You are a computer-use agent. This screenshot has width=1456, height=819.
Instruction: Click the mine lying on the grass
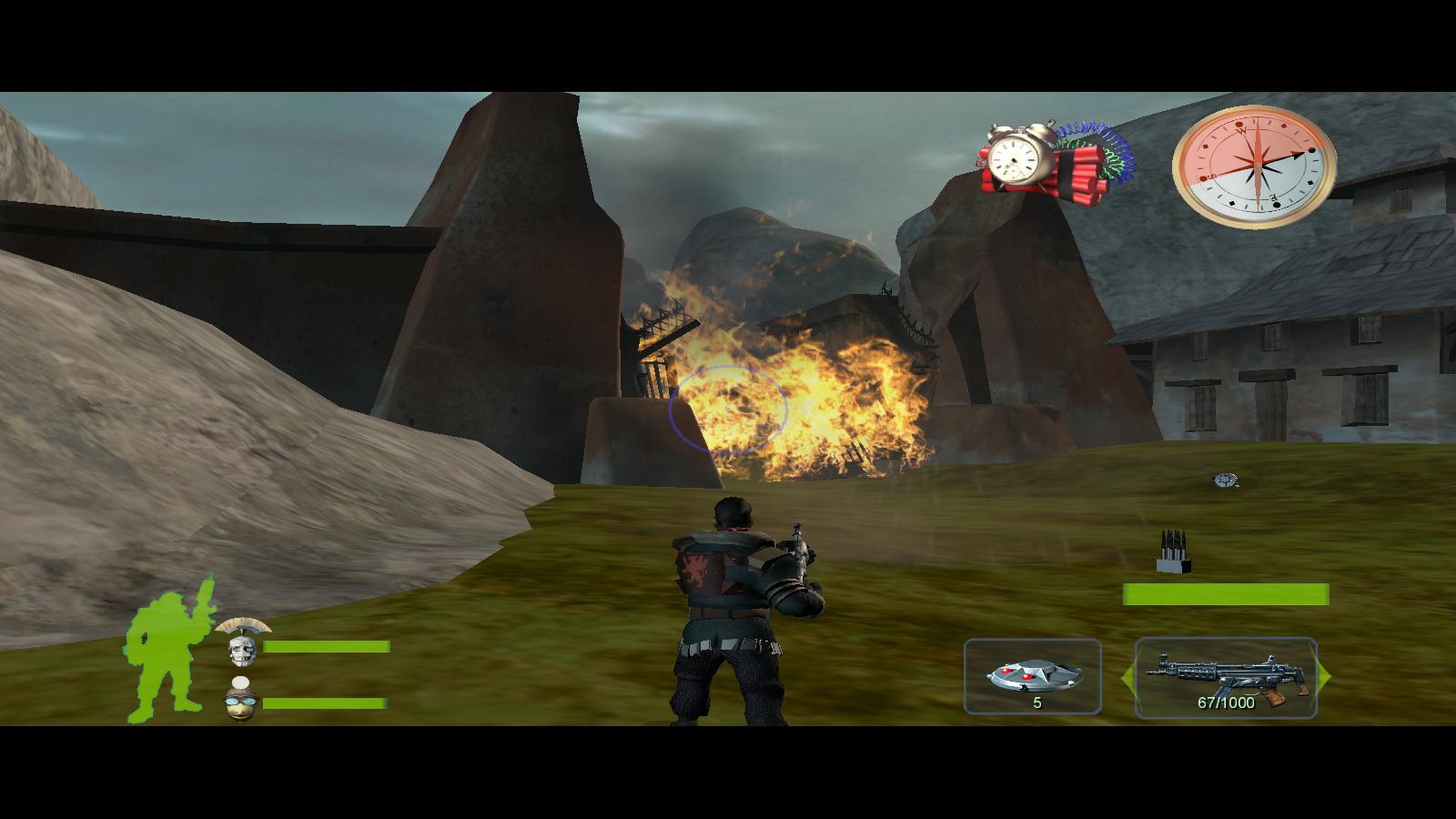1223,479
